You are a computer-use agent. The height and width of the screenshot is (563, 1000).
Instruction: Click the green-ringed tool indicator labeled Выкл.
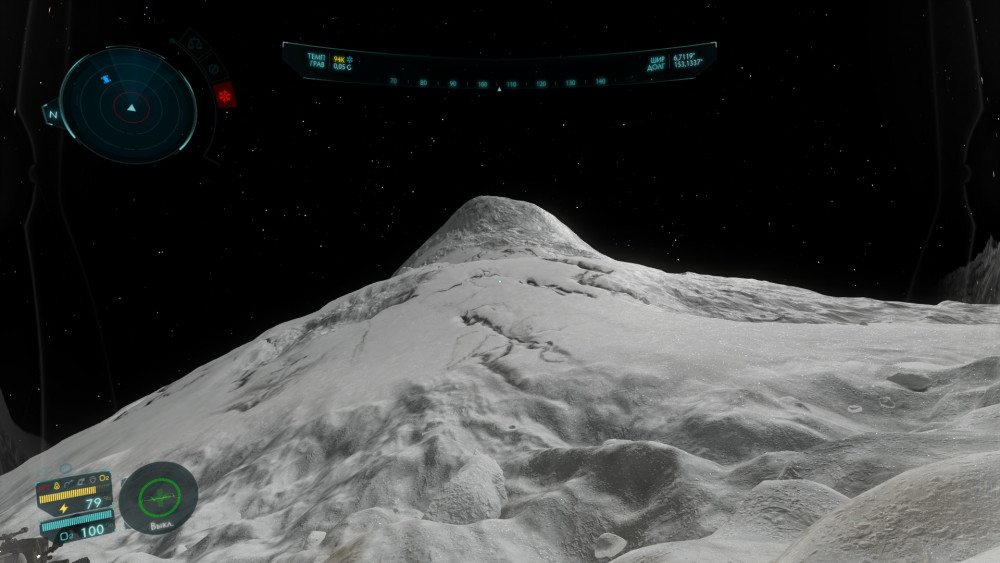[x=158, y=495]
